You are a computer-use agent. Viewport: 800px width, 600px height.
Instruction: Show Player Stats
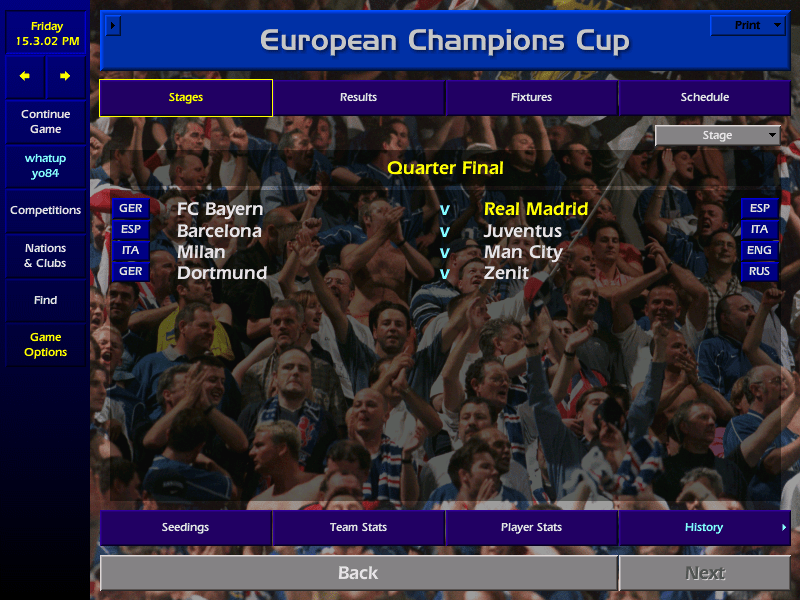click(531, 527)
